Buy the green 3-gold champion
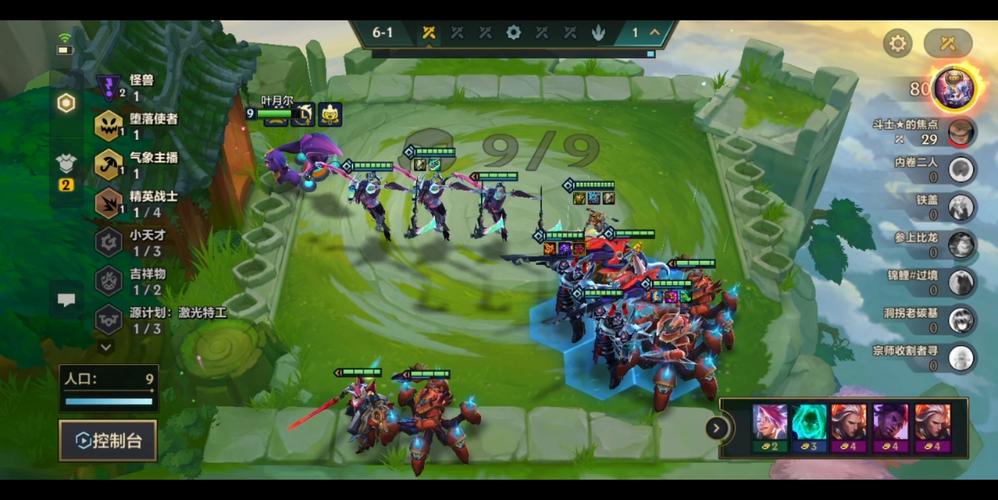 click(810, 428)
